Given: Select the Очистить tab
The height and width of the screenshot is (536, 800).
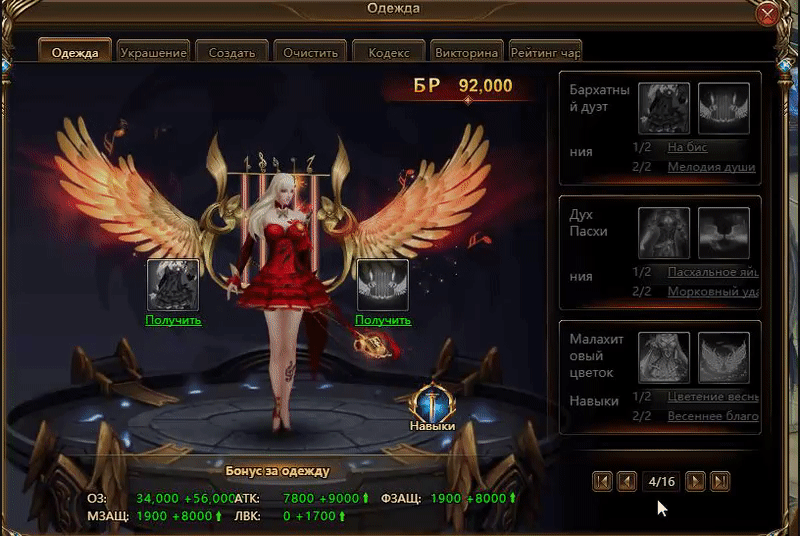Looking at the screenshot, I should click(x=309, y=52).
